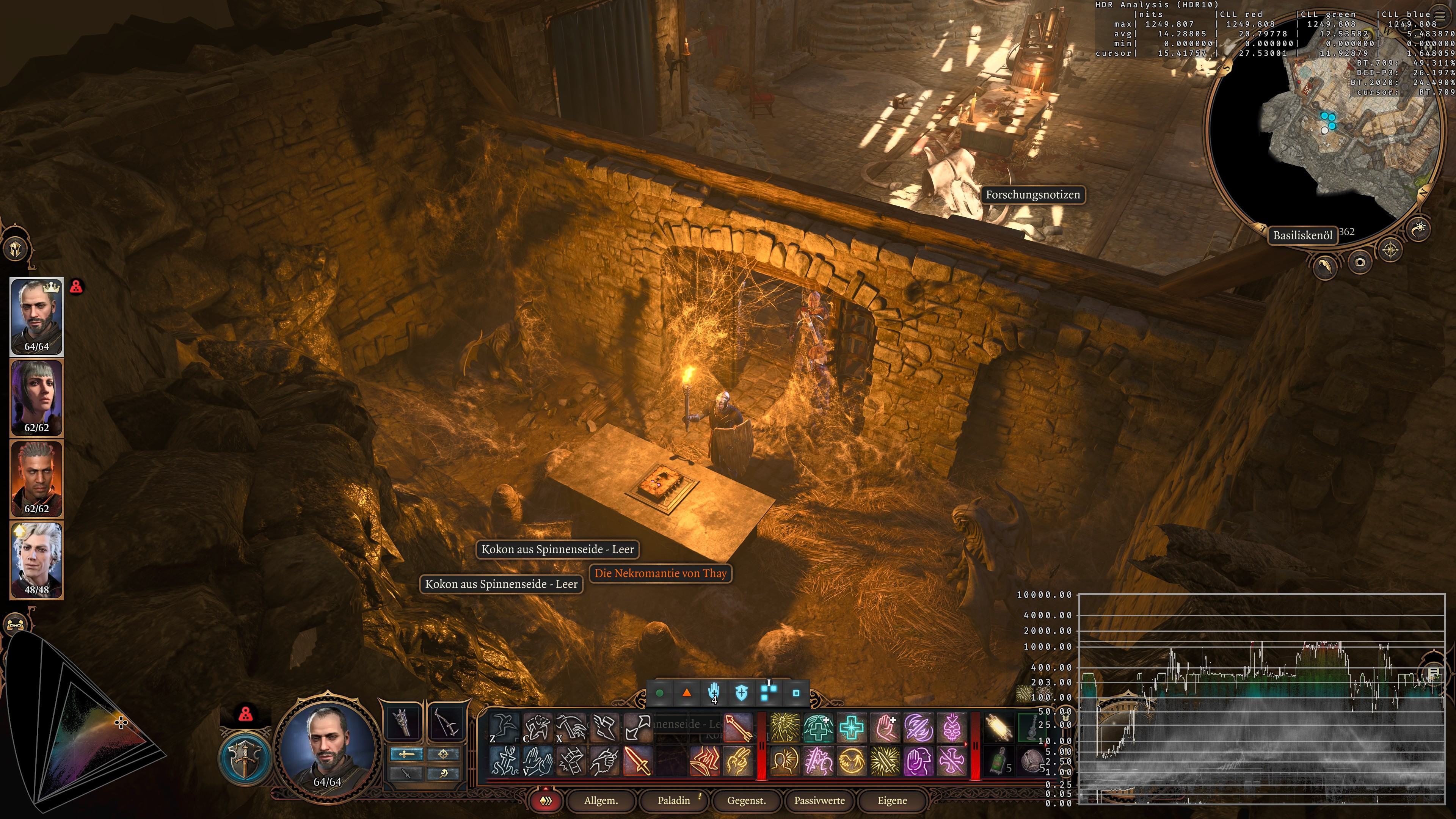
Task: Open the moon and sun rest button
Action: (x=1419, y=228)
